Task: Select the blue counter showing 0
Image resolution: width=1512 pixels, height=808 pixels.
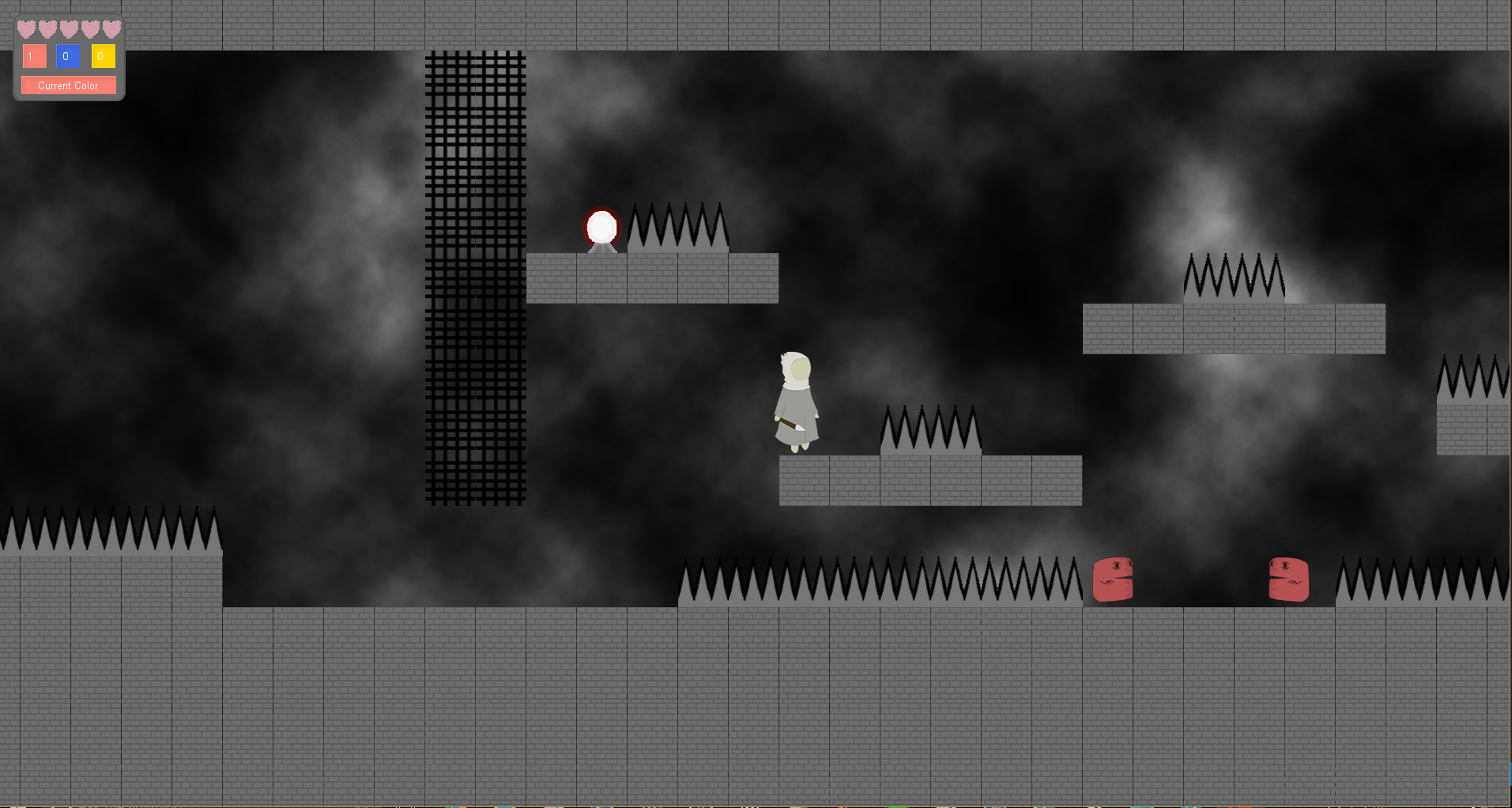Action: [x=67, y=56]
